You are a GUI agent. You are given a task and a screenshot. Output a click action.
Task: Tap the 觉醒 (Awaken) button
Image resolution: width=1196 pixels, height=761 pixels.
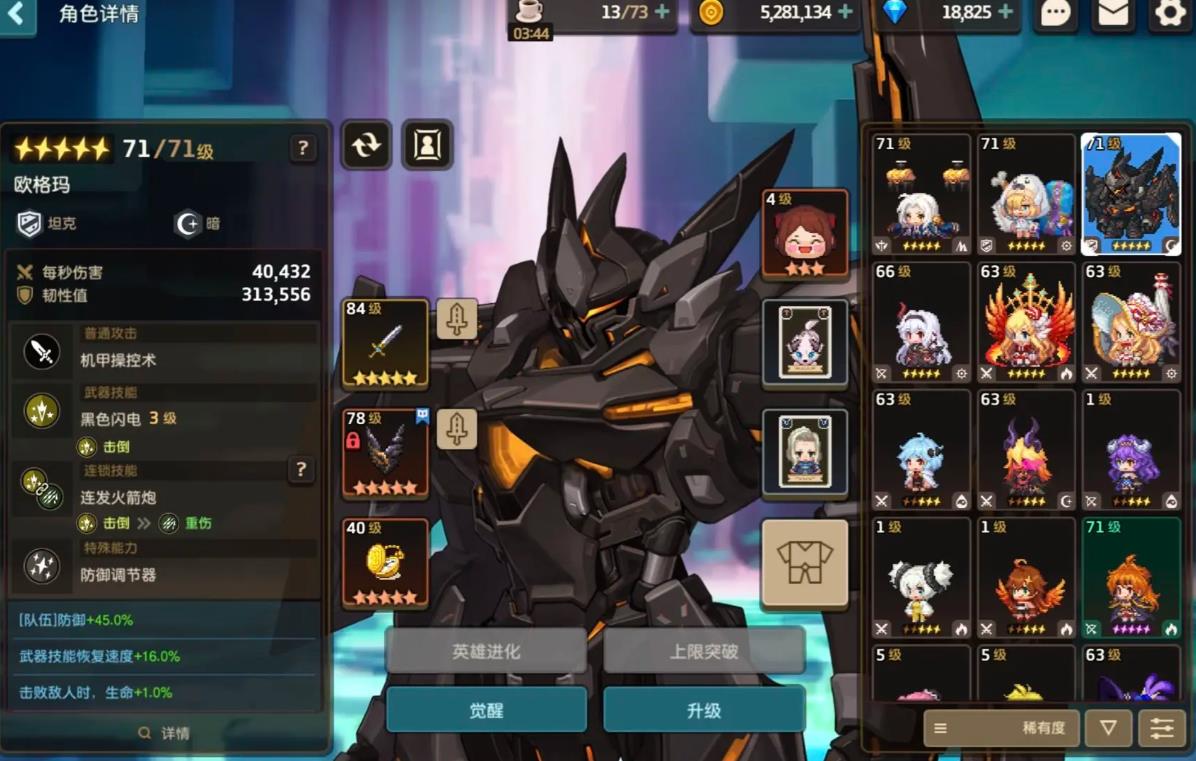coord(486,710)
